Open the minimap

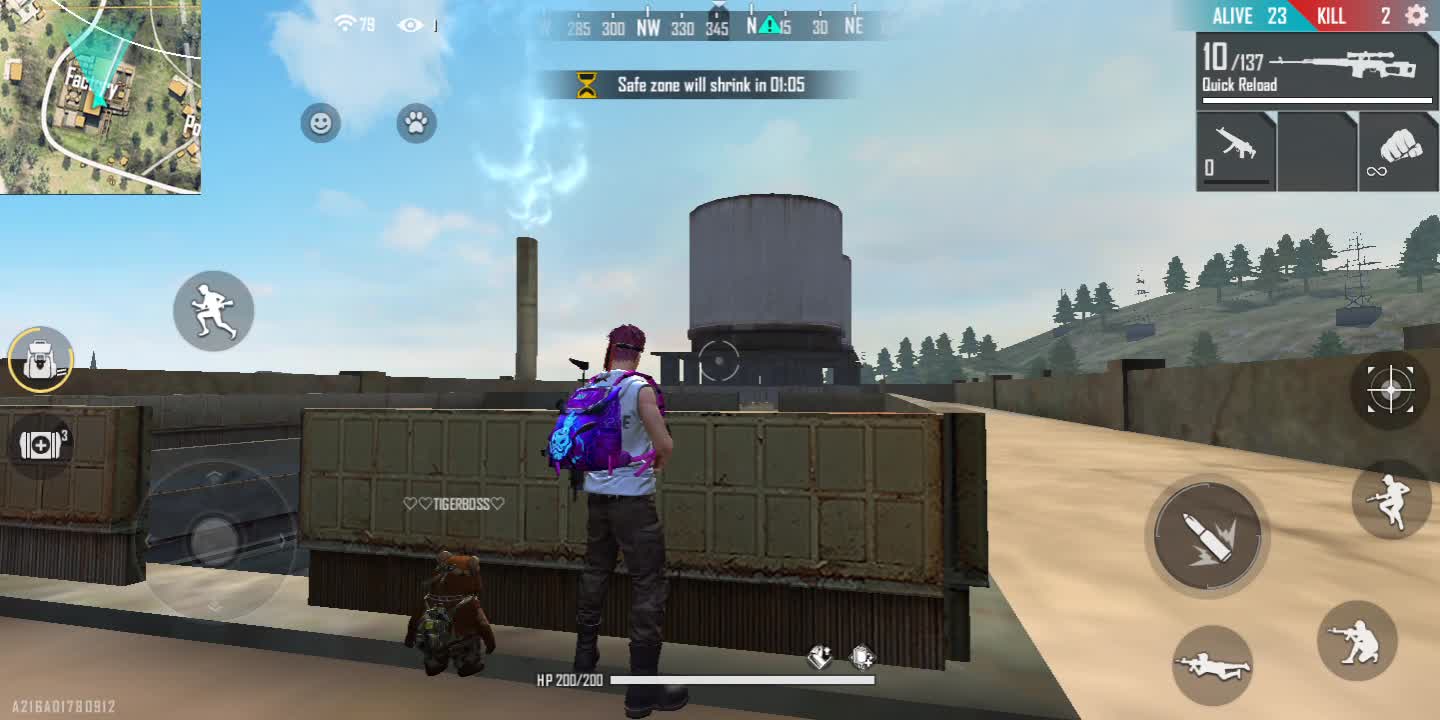pos(100,96)
